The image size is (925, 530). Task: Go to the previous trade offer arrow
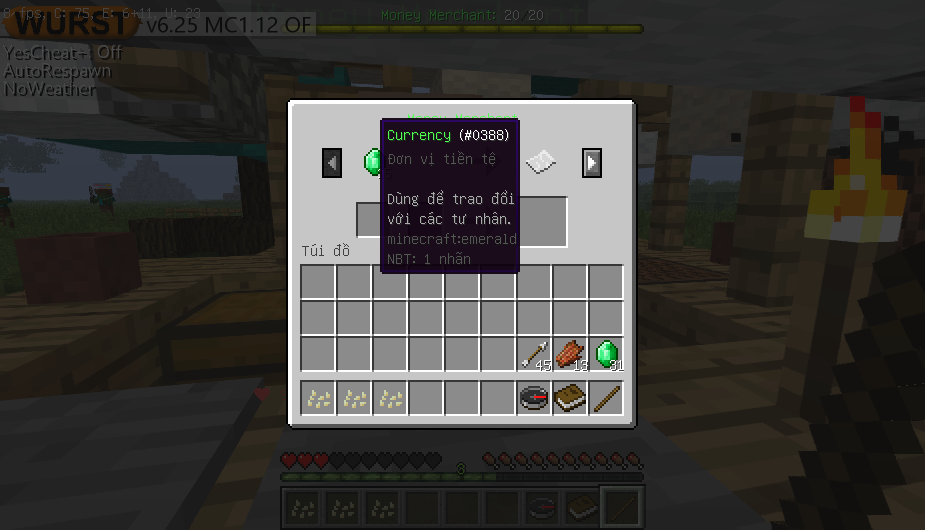pyautogui.click(x=332, y=162)
